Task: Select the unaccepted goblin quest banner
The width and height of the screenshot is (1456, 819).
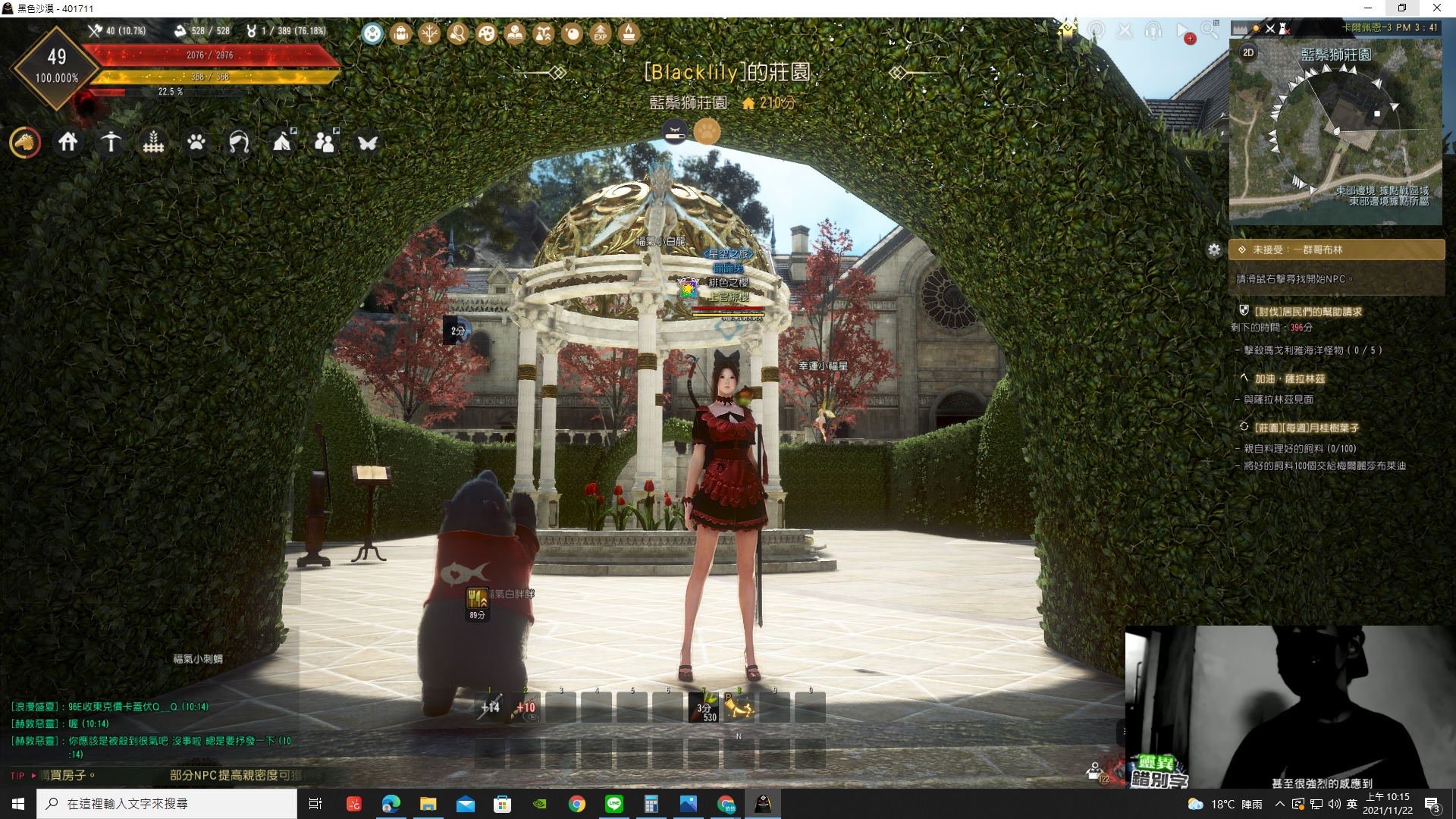Action: (x=1336, y=249)
